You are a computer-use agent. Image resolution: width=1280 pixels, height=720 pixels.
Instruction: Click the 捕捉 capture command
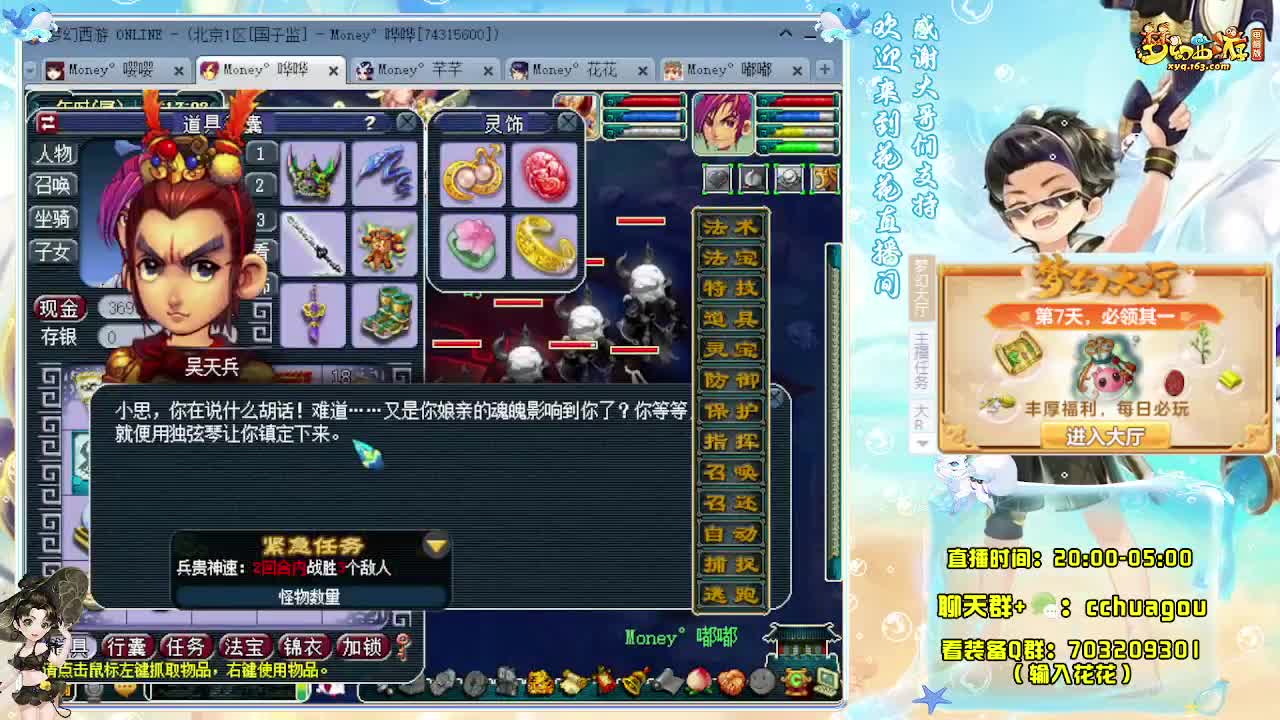coord(730,564)
